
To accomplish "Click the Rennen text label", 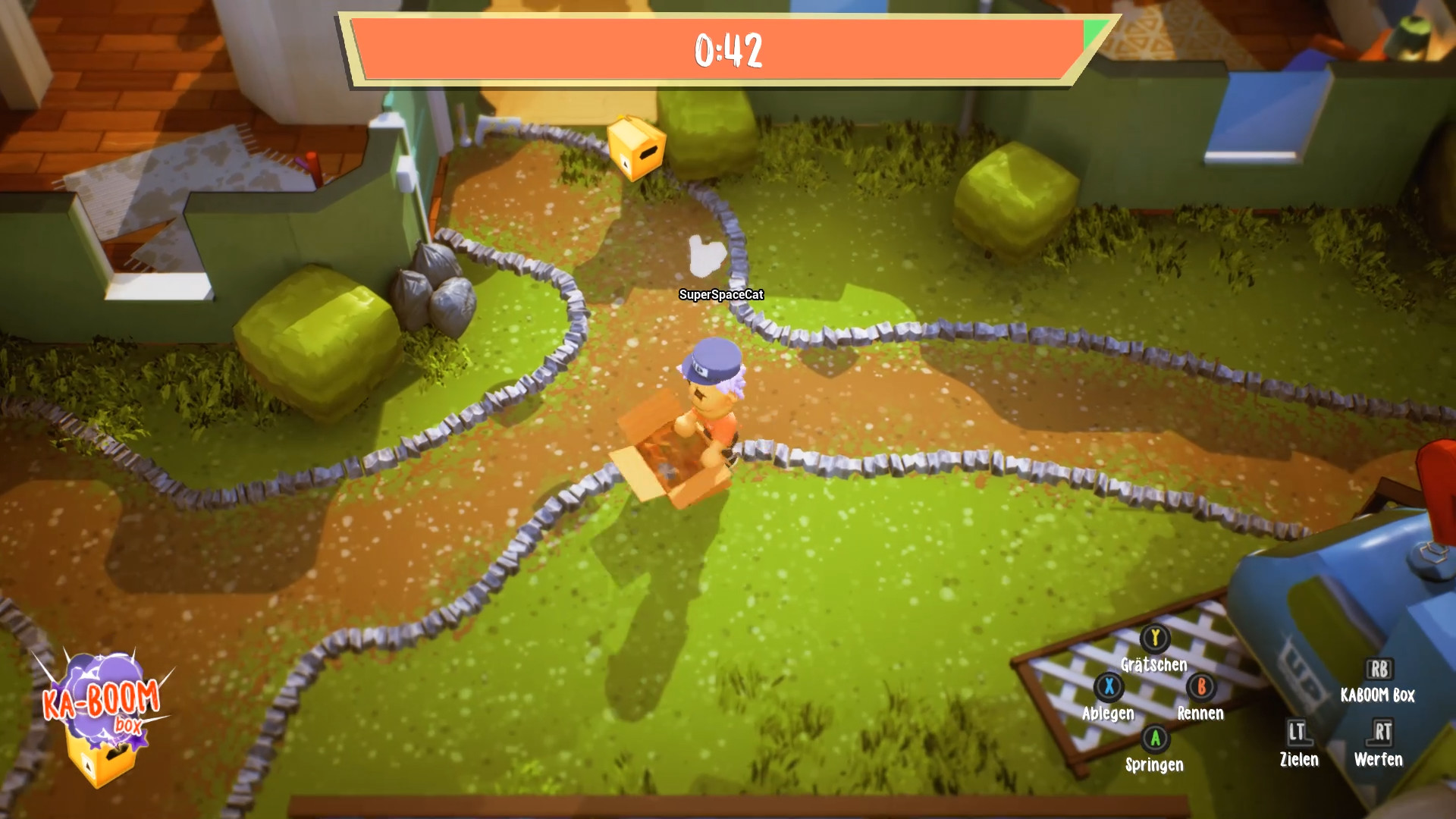I will tap(1200, 714).
